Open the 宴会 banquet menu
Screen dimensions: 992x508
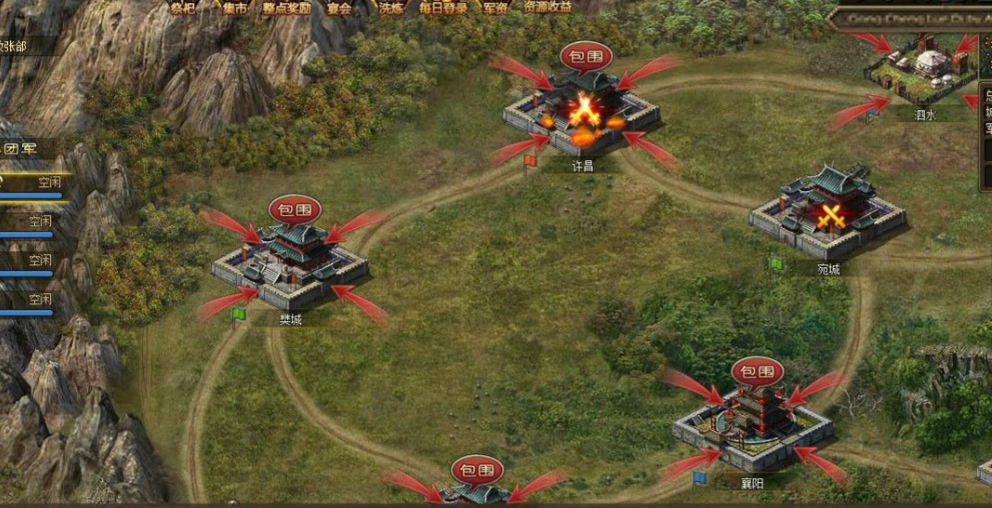(x=339, y=8)
